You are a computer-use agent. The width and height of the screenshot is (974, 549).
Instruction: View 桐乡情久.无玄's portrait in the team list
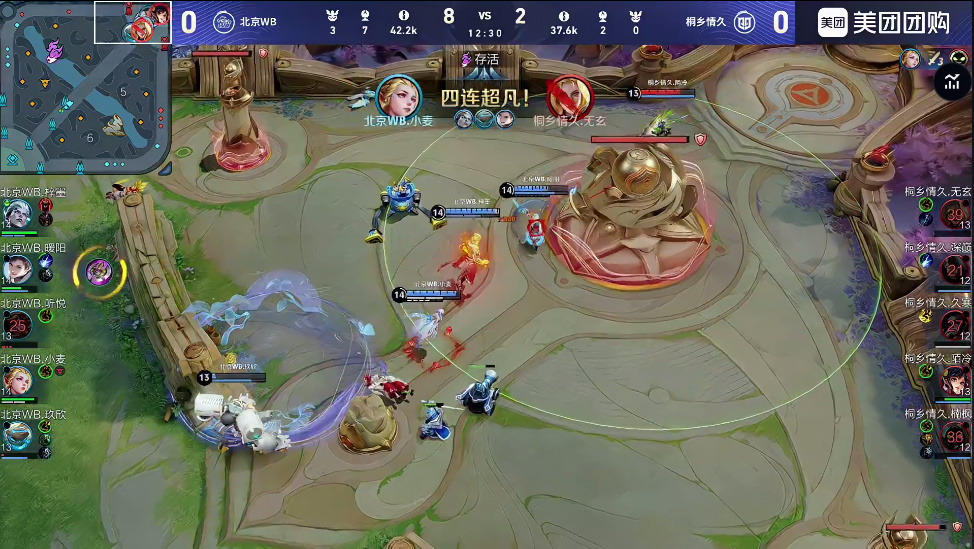point(955,214)
